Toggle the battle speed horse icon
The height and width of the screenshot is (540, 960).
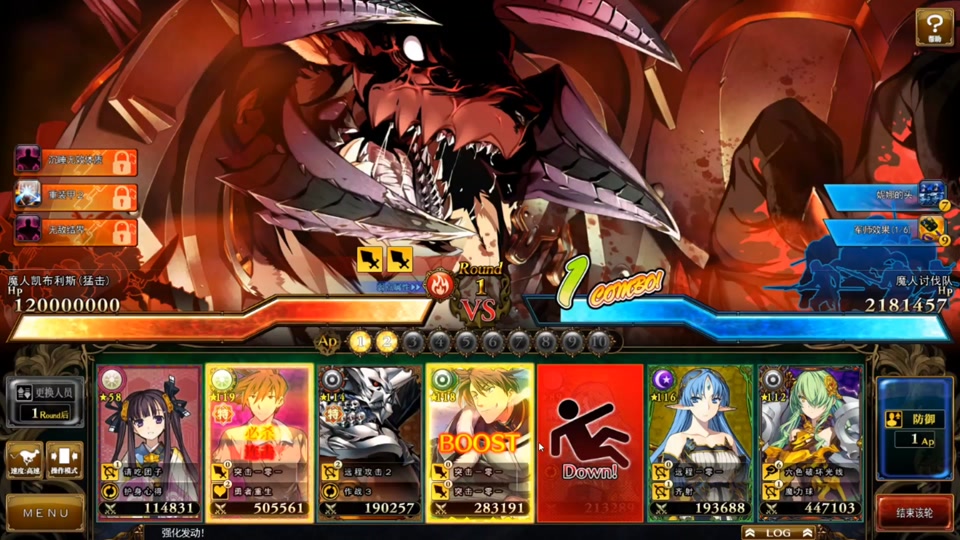click(x=24, y=460)
